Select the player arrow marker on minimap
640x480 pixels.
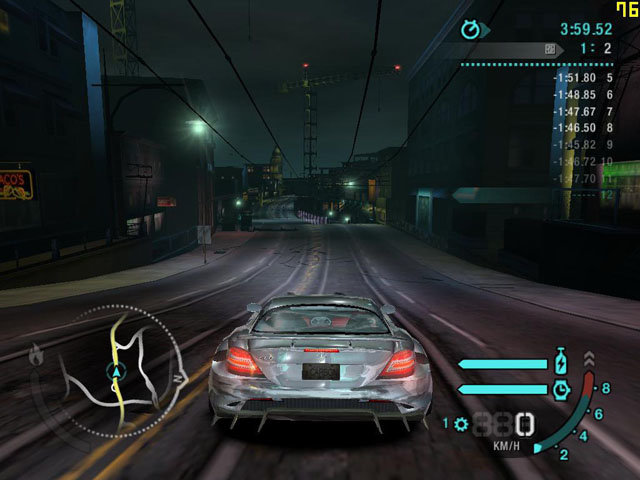pos(117,370)
